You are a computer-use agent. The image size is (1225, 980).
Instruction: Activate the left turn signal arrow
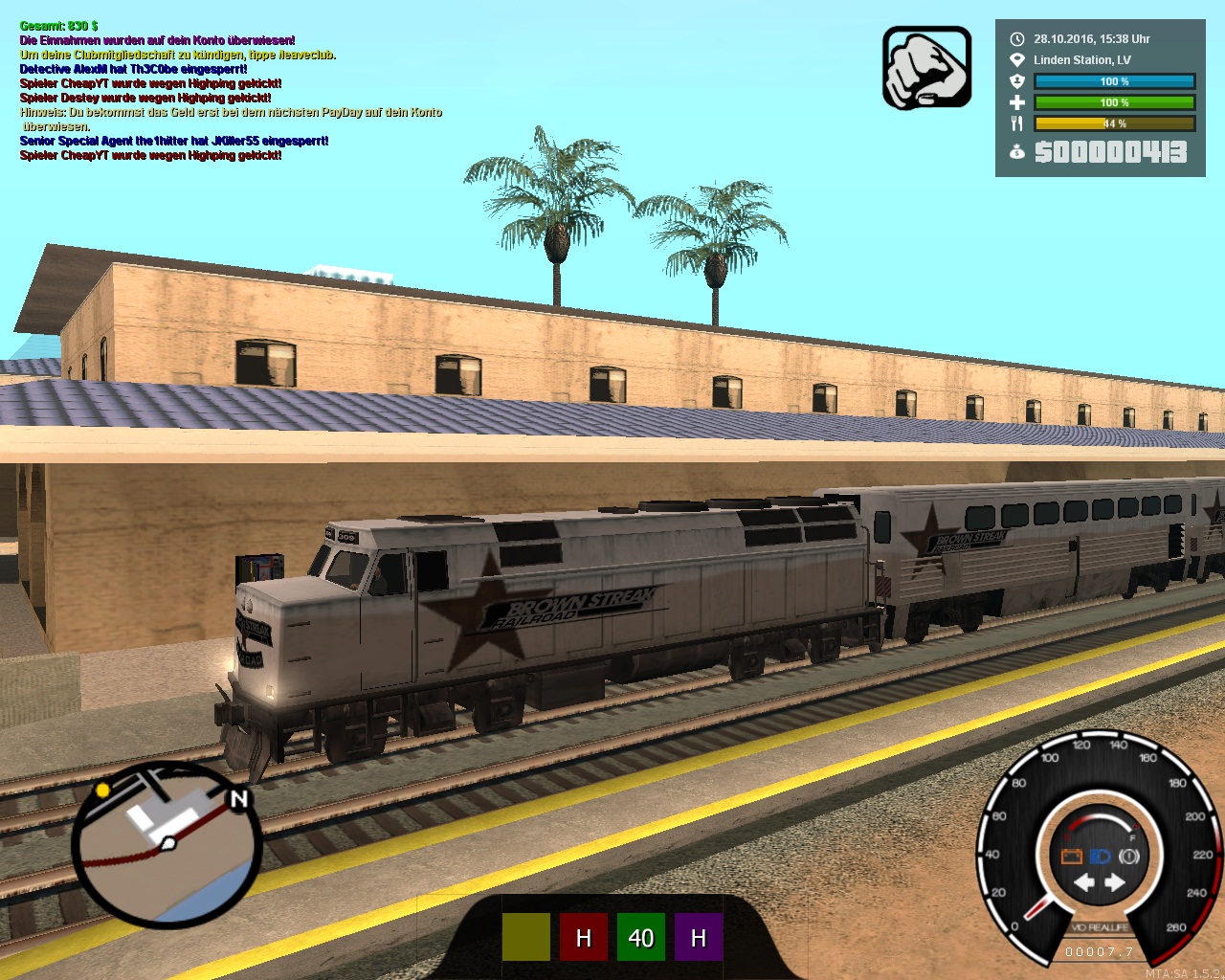(1084, 882)
